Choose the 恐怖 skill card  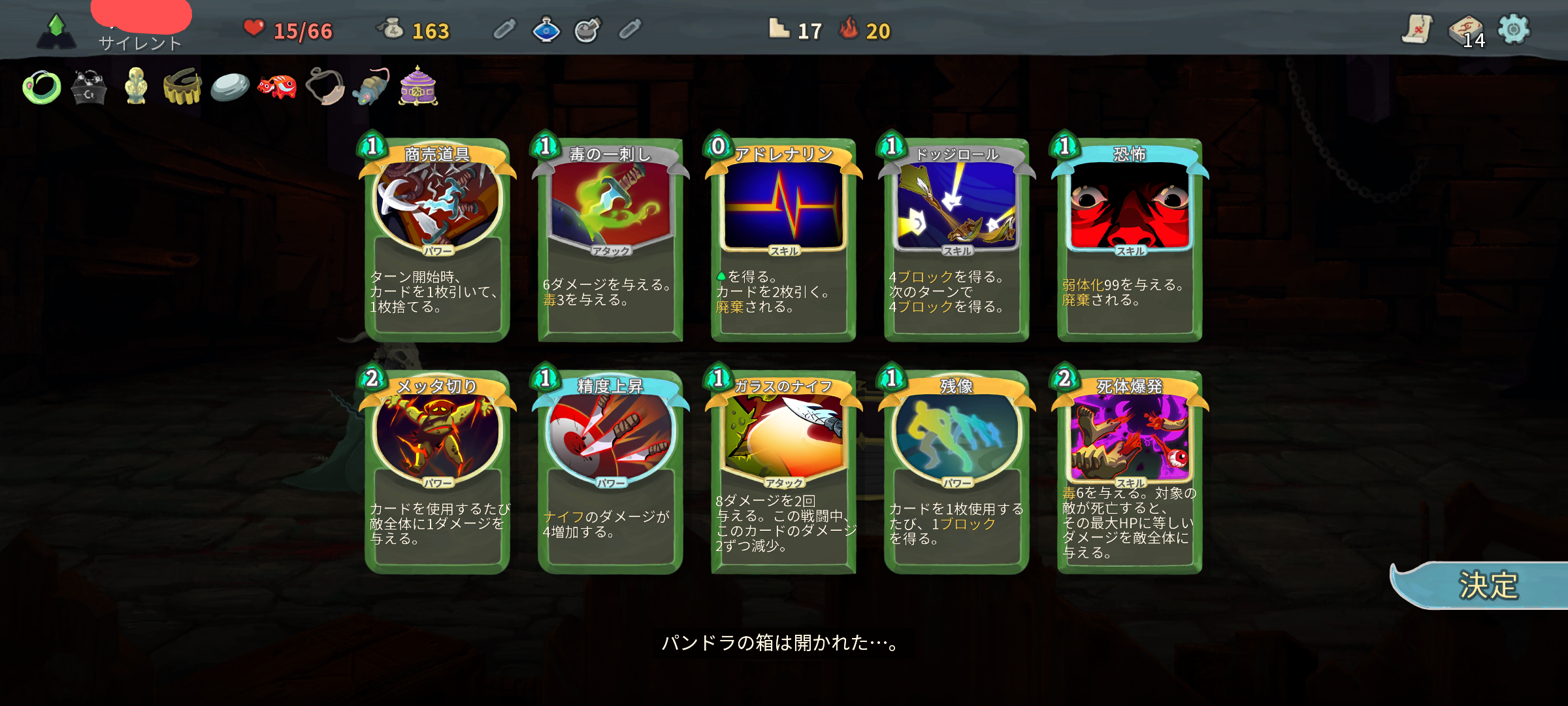click(x=1130, y=240)
